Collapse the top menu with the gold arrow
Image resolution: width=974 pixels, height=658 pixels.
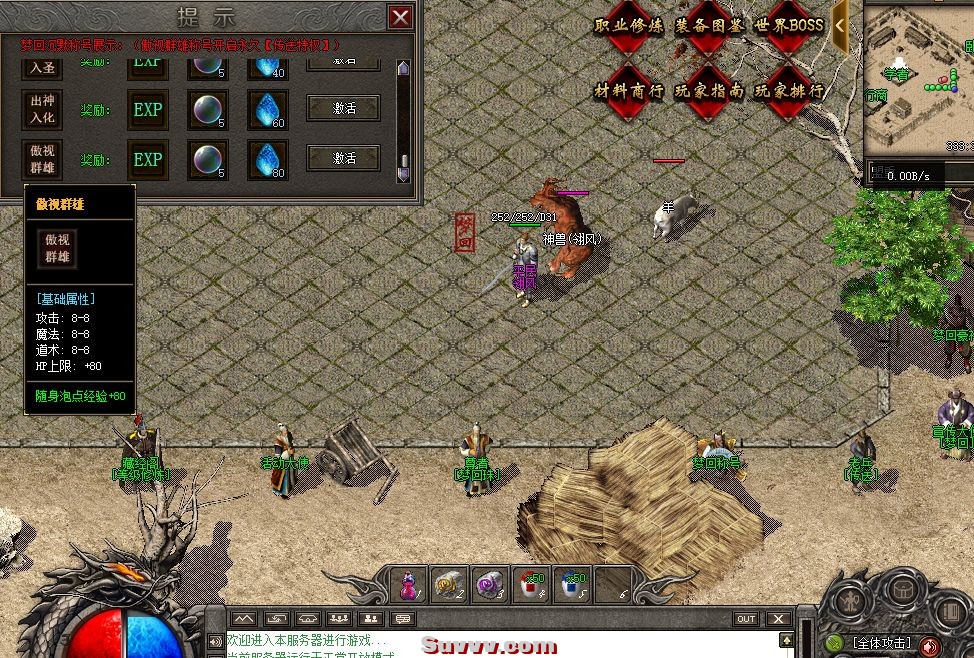[x=841, y=27]
